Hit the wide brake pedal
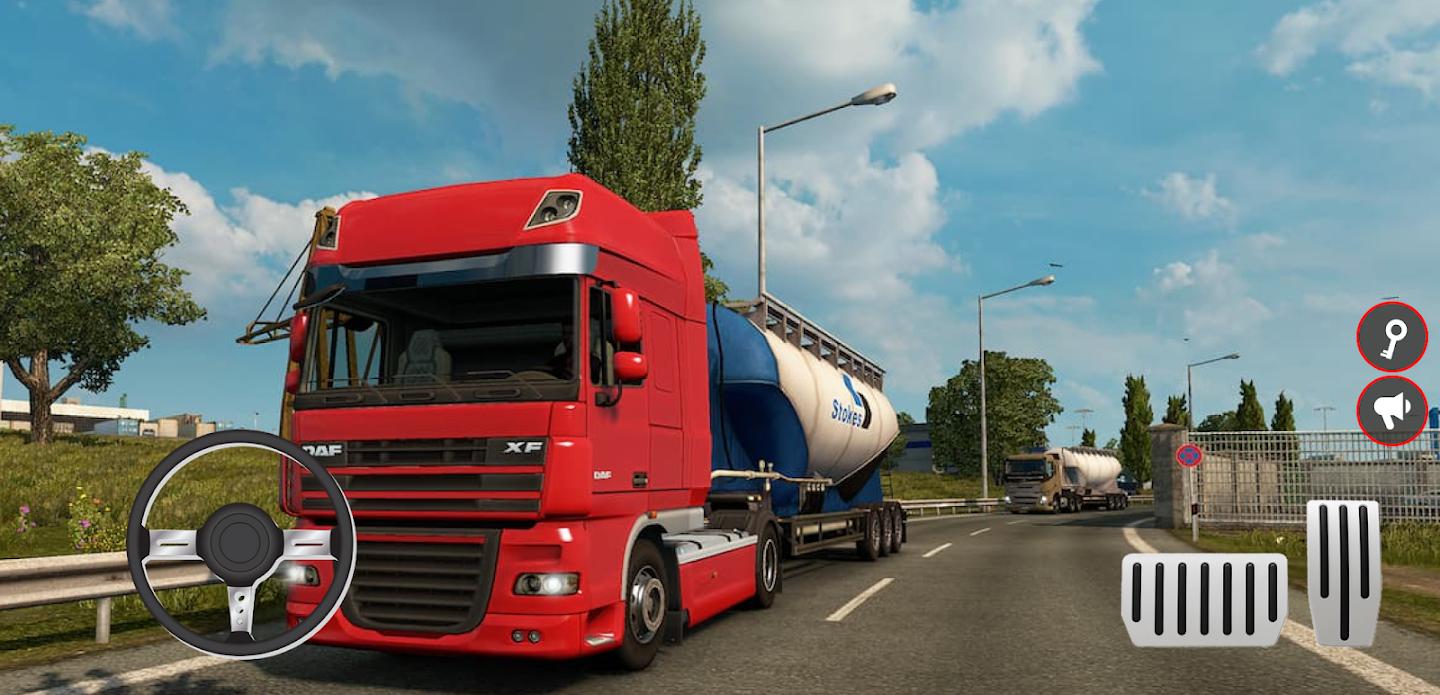The width and height of the screenshot is (1440, 695). [1204, 600]
